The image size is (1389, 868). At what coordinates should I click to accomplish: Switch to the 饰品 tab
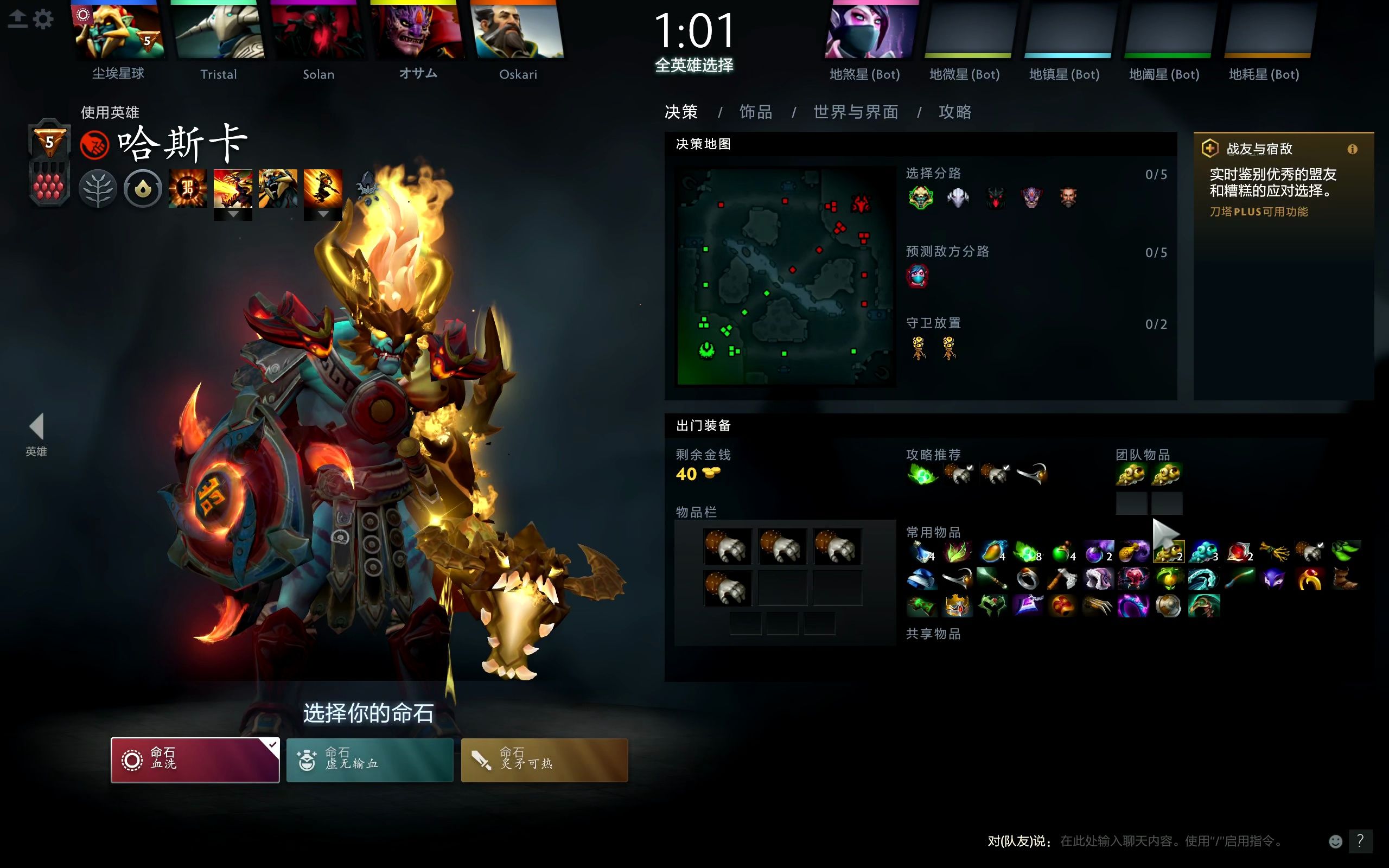tap(755, 112)
